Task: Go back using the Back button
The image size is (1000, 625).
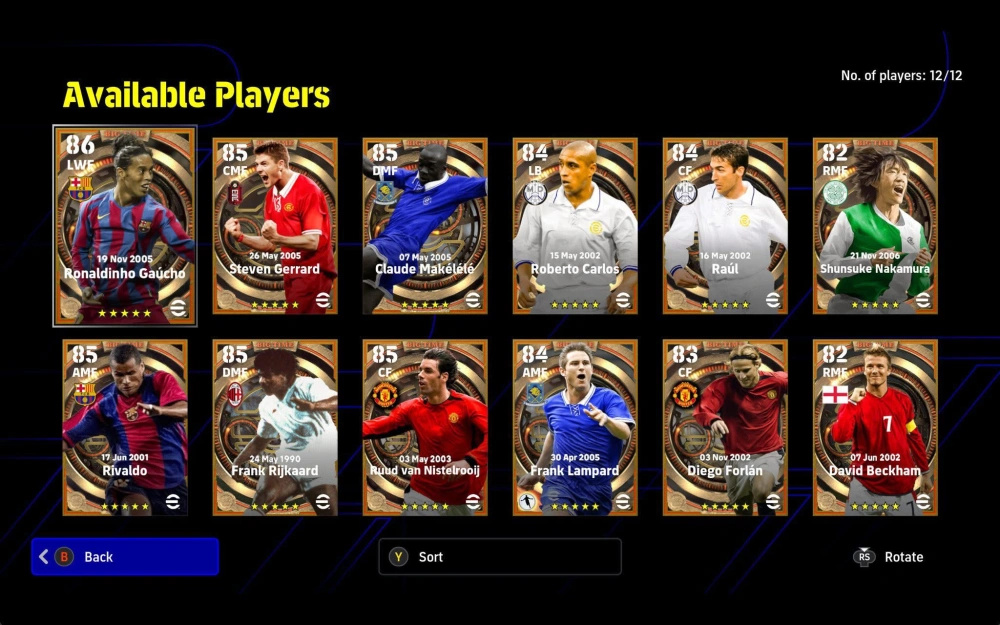Action: click(125, 557)
